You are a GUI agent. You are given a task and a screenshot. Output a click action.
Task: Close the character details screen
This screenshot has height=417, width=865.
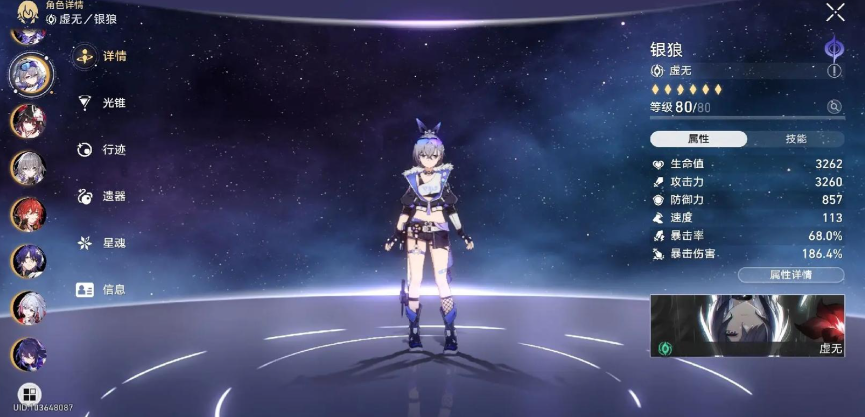[835, 12]
